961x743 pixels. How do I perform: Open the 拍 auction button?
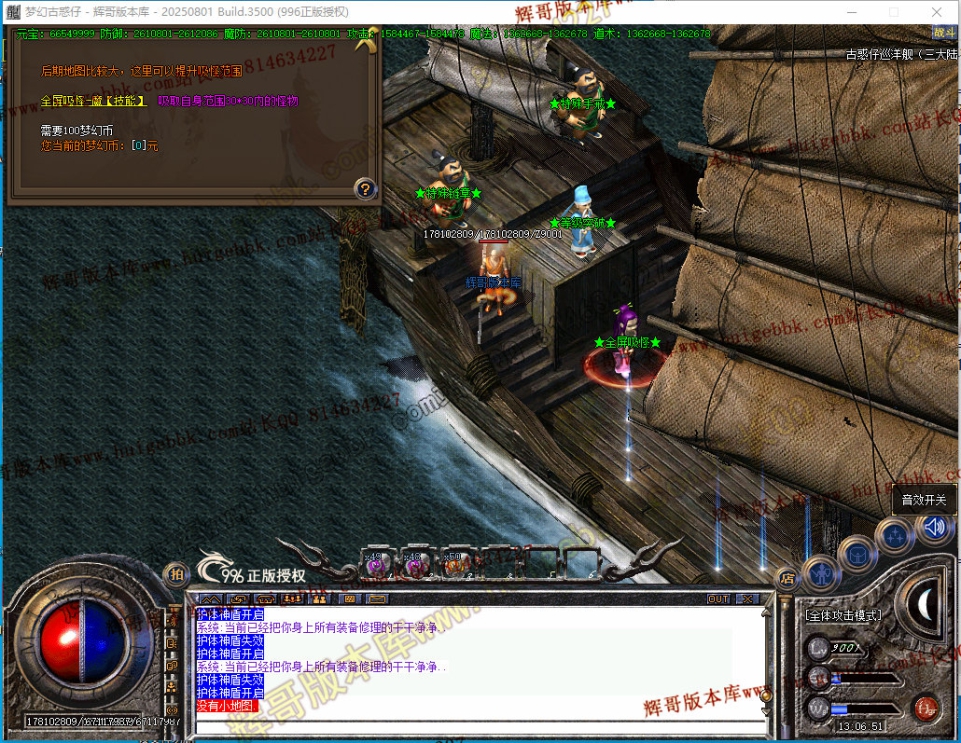[x=176, y=574]
